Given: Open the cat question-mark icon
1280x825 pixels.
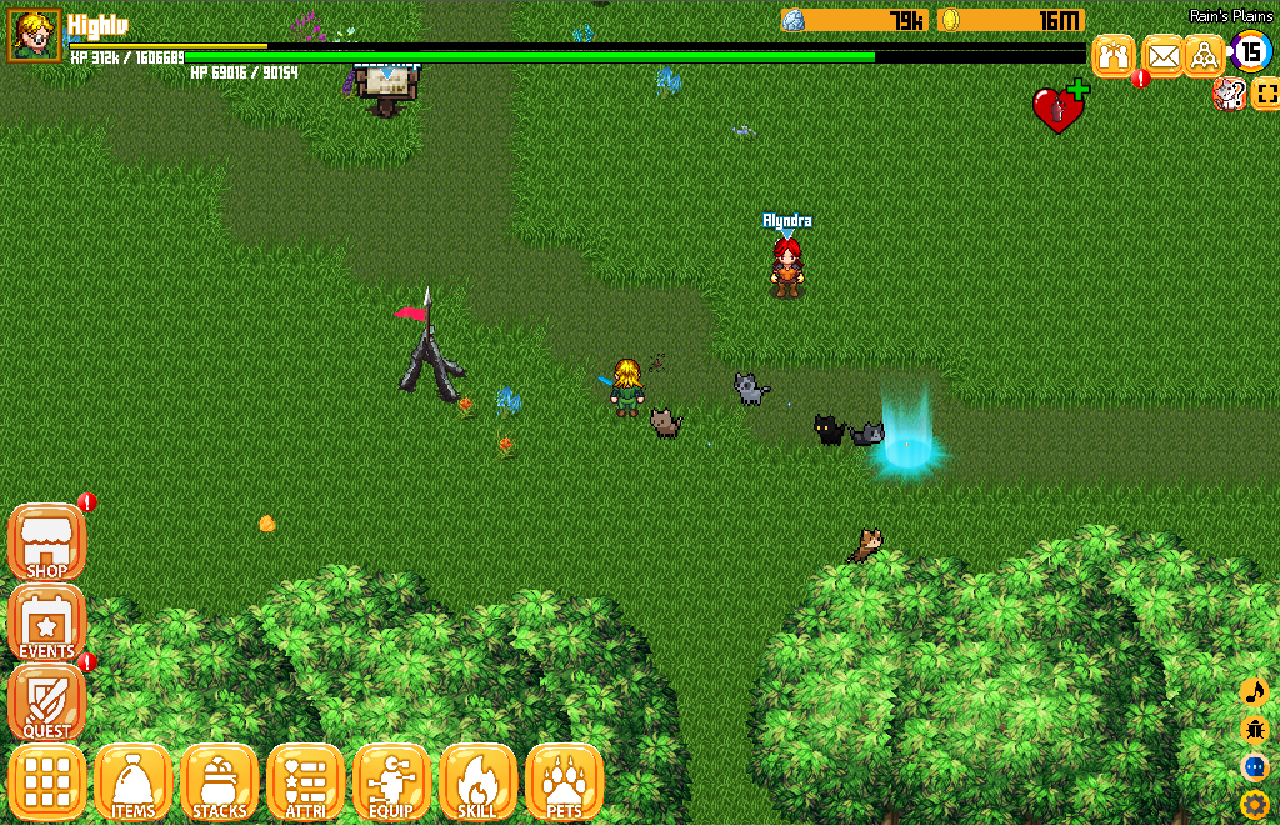Looking at the screenshot, I should 1229,95.
